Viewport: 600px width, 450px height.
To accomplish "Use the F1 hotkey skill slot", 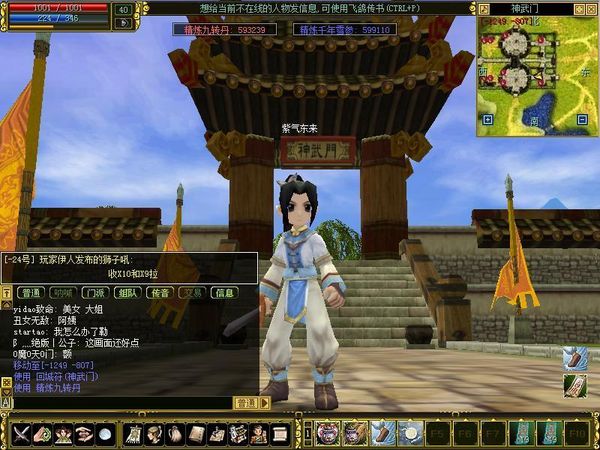I will click(x=327, y=433).
